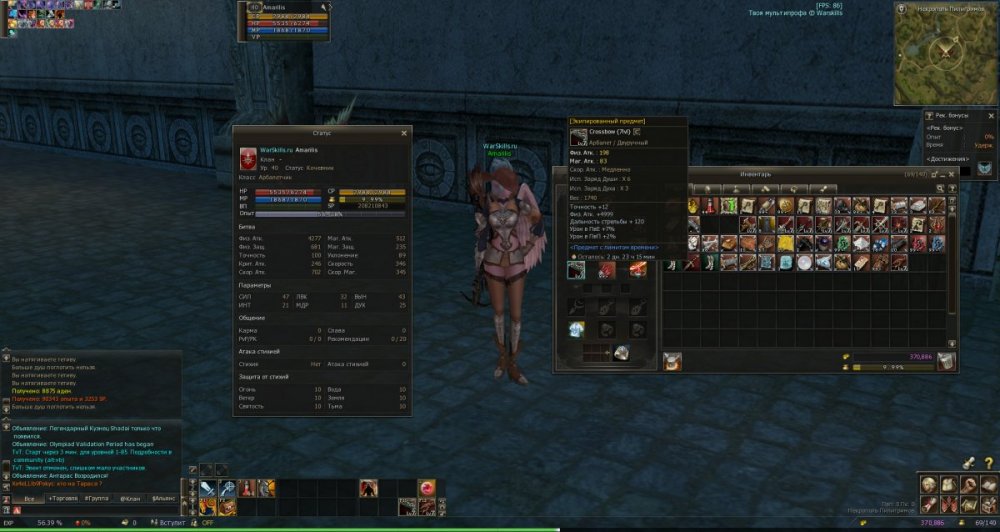The height and width of the screenshot is (532, 1000).
Task: Show the Все chat tab
Action: pos(29,497)
